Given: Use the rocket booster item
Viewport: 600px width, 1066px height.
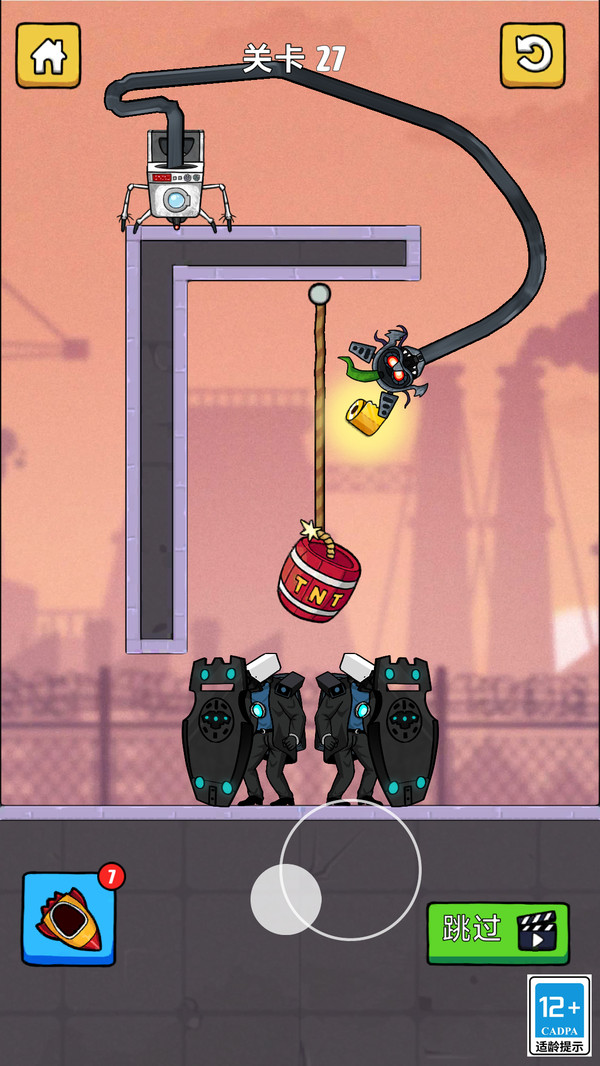Looking at the screenshot, I should click(x=68, y=918).
